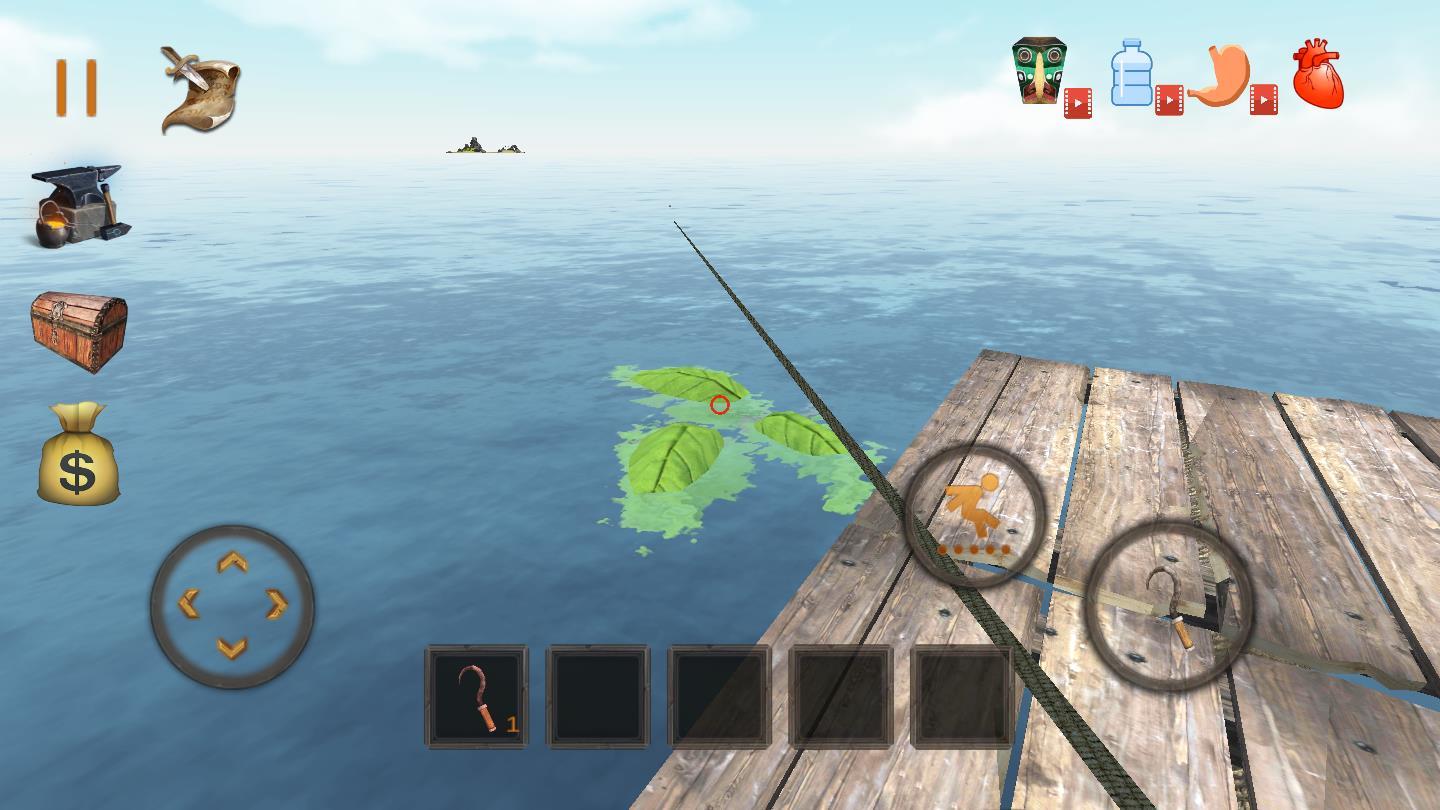Tap the left arrow on movement pad
1440x810 pixels.
click(x=188, y=604)
